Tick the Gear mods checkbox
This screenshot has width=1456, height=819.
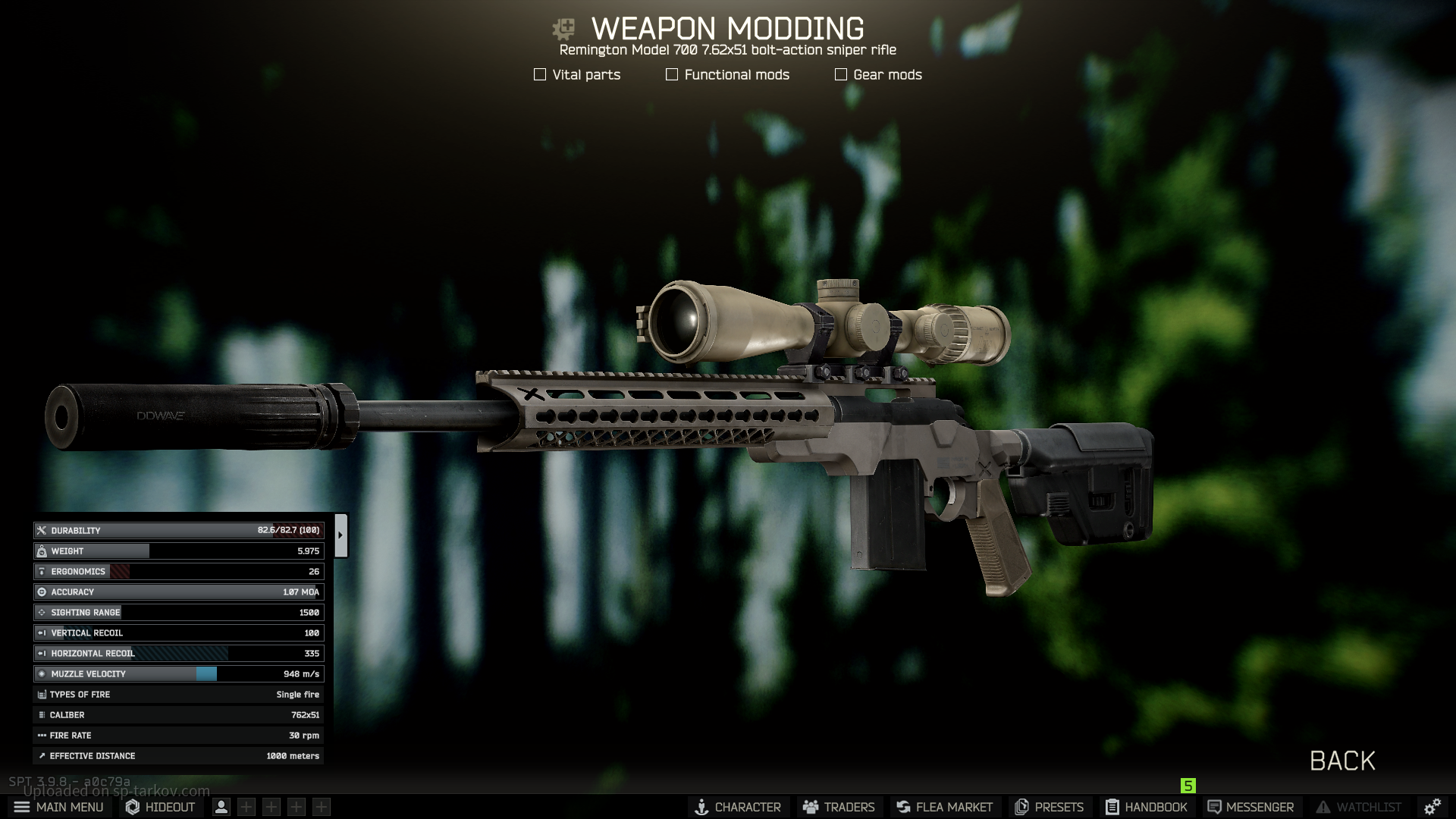point(841,74)
